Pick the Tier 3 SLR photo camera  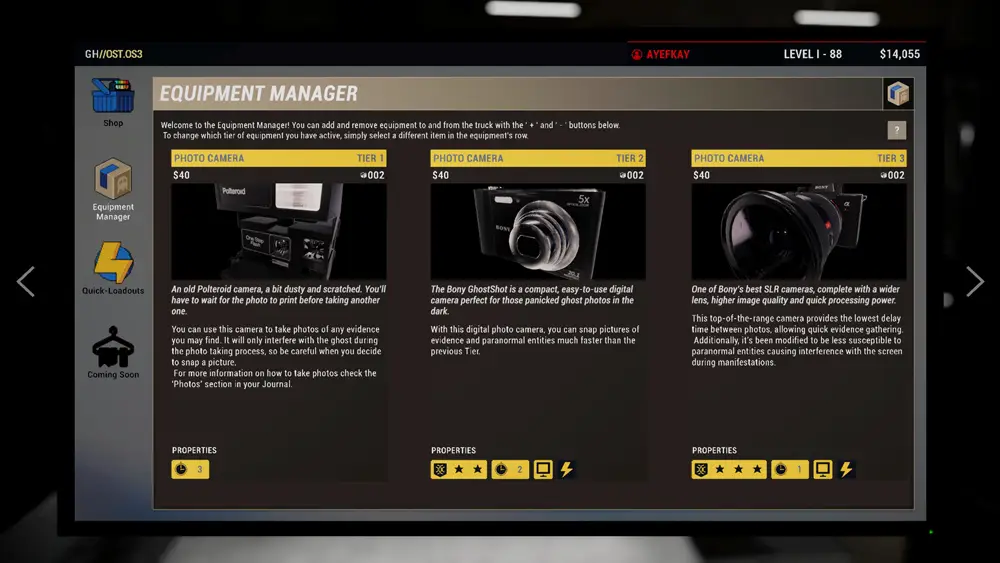(x=798, y=231)
